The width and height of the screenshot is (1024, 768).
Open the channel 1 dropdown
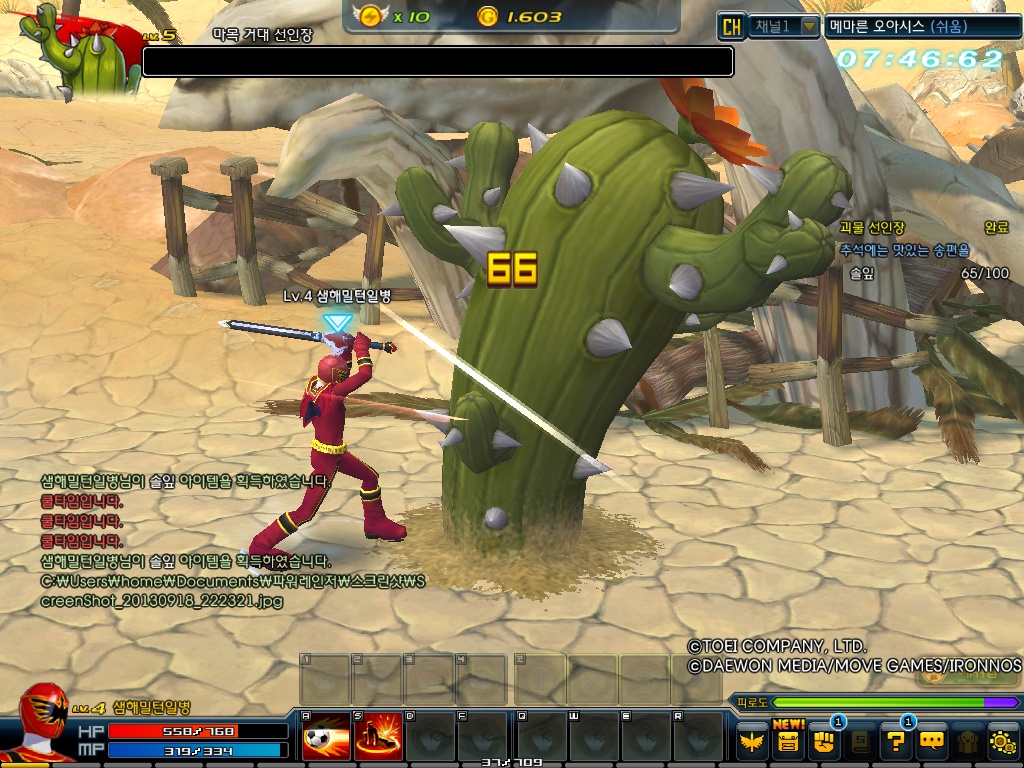click(x=809, y=27)
